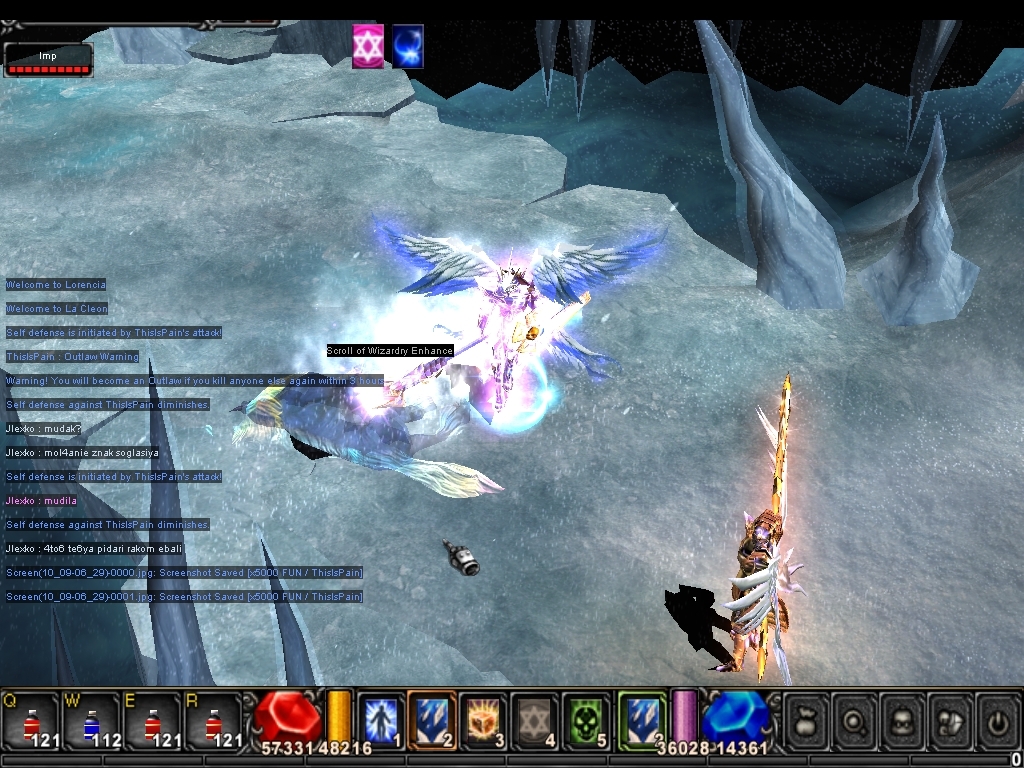The height and width of the screenshot is (768, 1024).
Task: Click the blue swirl buff icon
Action: click(x=408, y=47)
